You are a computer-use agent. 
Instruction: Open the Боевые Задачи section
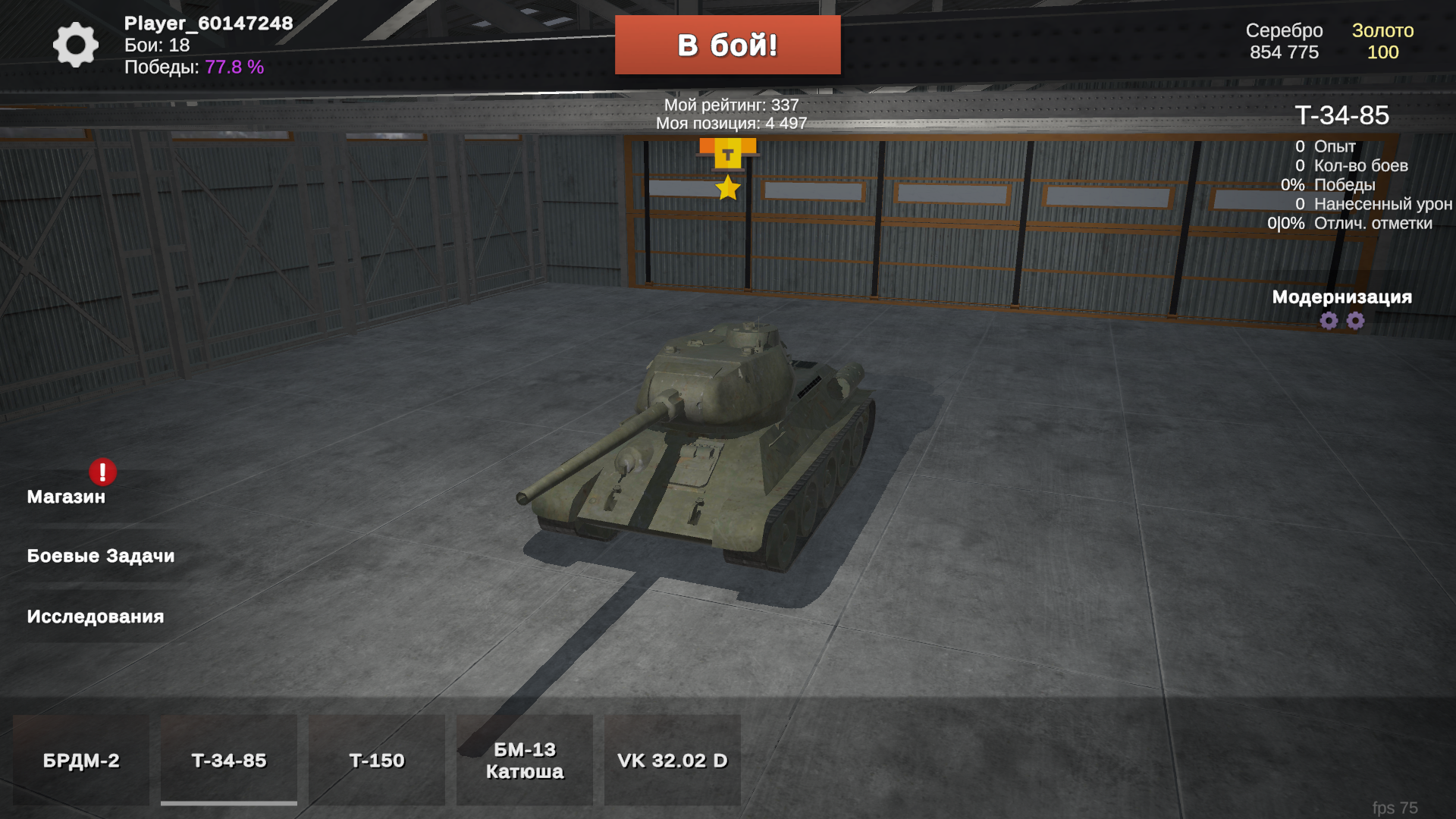(100, 555)
